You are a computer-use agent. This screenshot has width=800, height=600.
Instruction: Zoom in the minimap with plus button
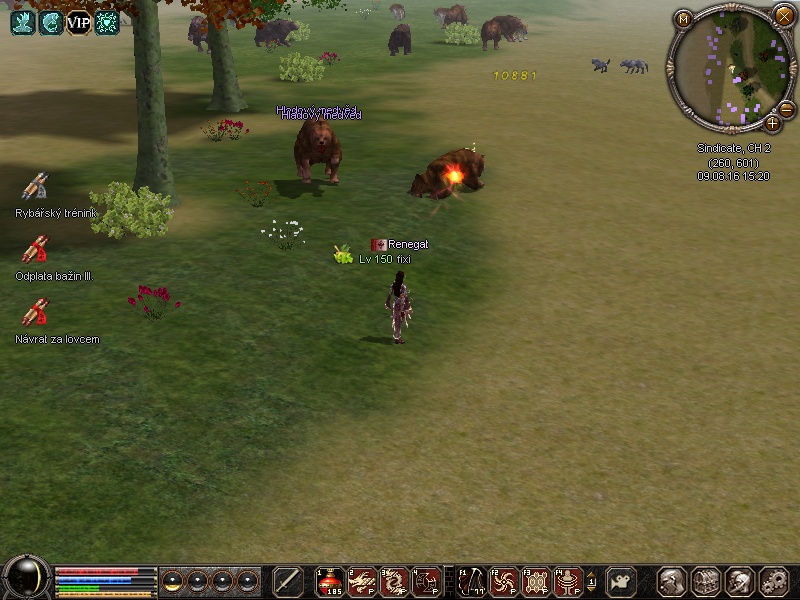click(772, 123)
